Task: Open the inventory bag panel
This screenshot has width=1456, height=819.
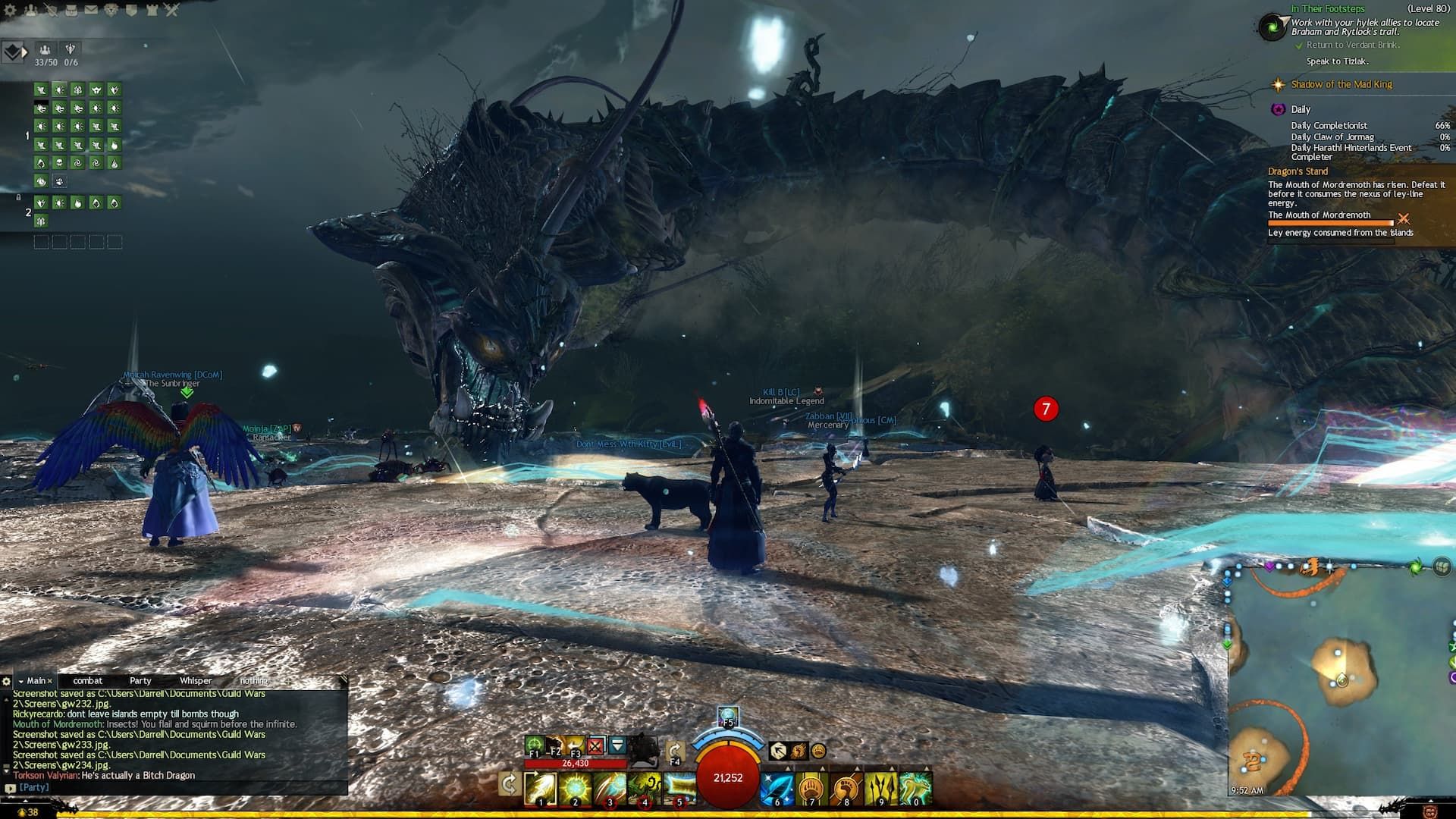Action: click(71, 10)
